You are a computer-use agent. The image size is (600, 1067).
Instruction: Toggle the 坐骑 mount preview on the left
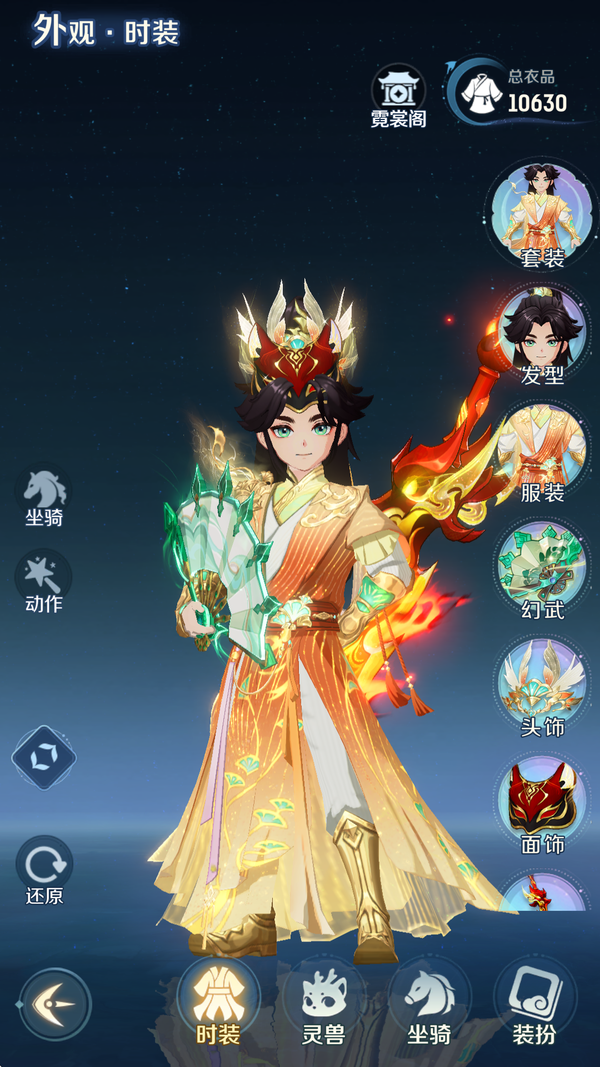tap(45, 495)
